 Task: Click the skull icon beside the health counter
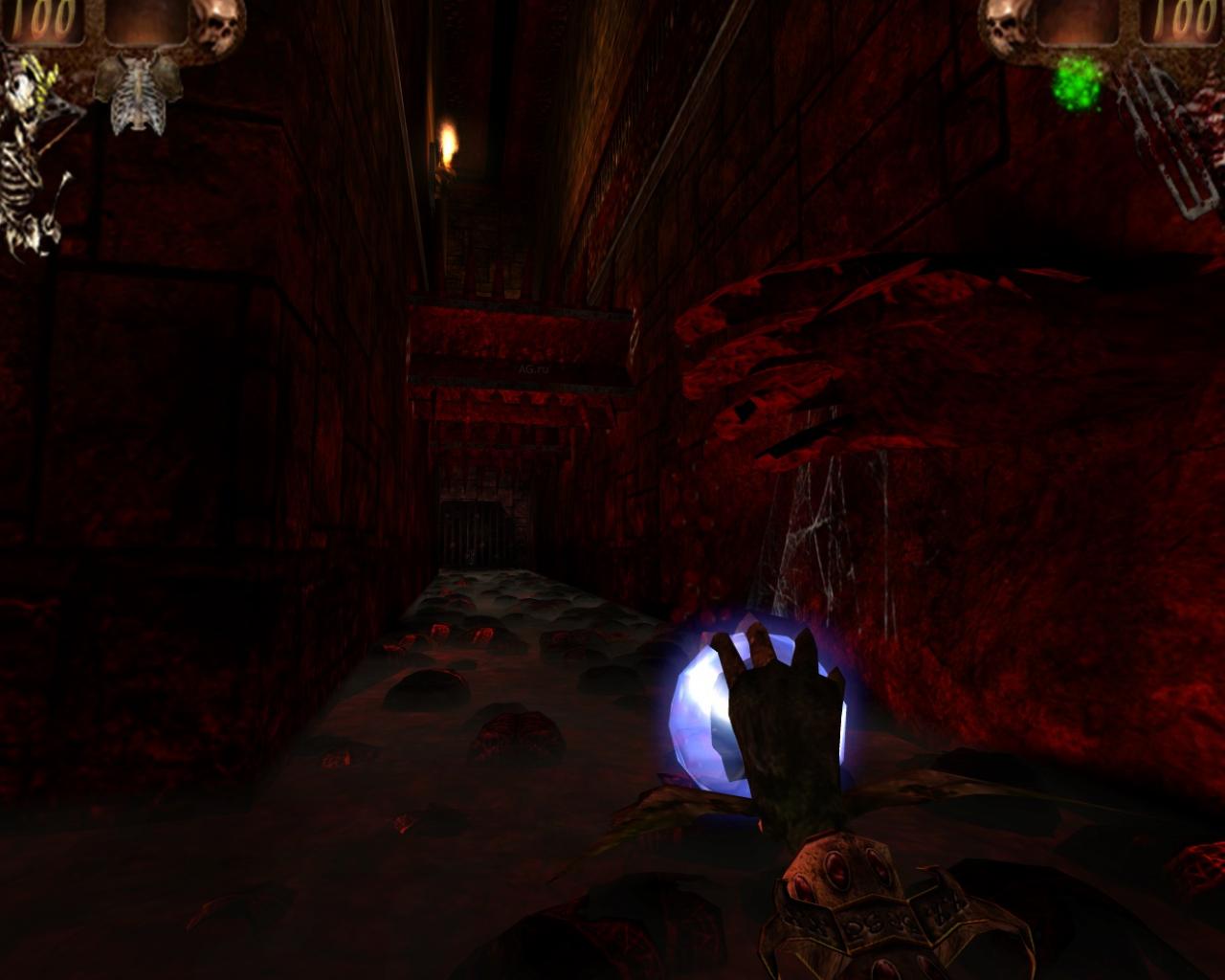[213, 24]
